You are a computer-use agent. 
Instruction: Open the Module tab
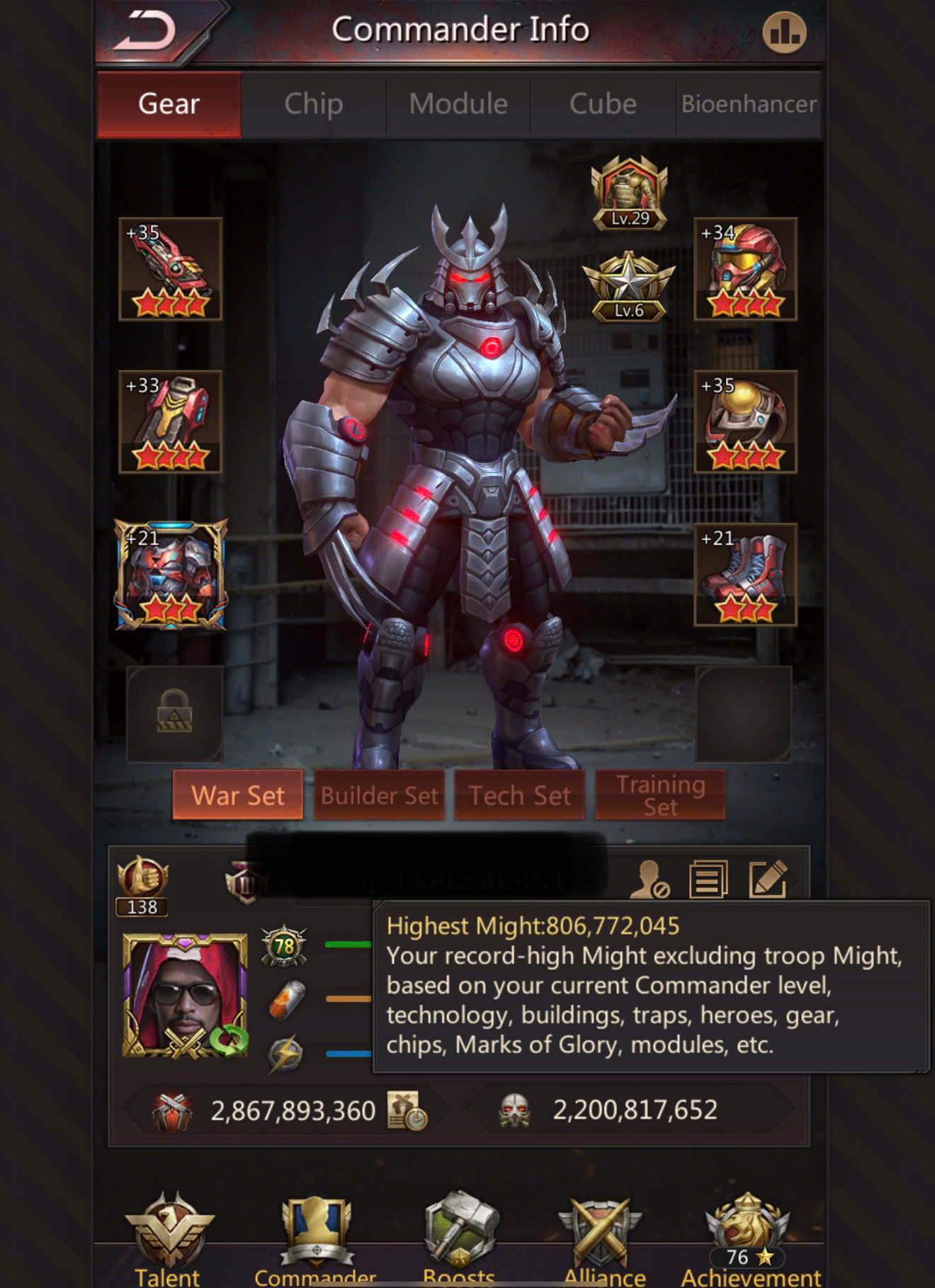click(x=458, y=104)
